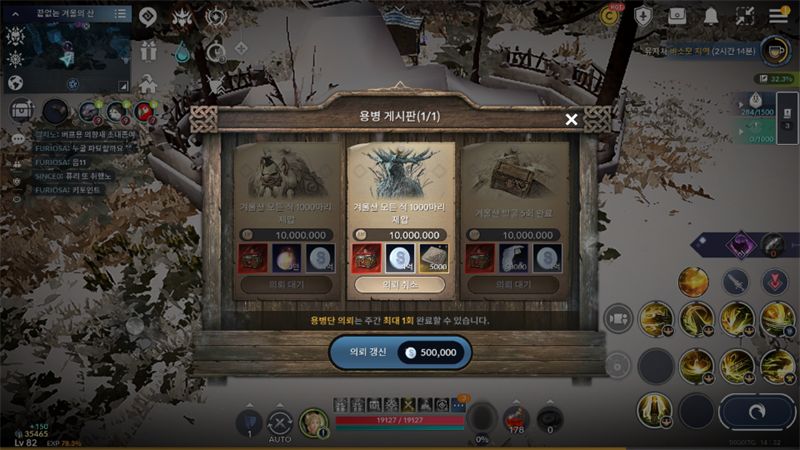Click the home return icon
800x450 pixels.
pos(148,83)
